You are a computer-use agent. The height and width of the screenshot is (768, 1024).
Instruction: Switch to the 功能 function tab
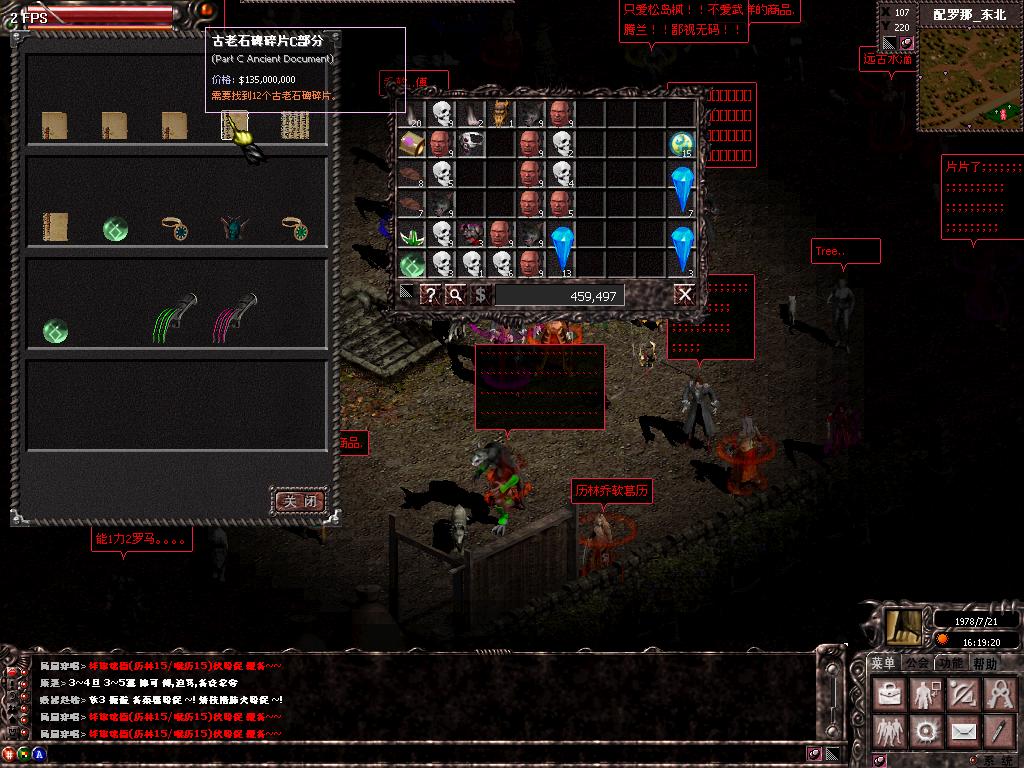951,663
